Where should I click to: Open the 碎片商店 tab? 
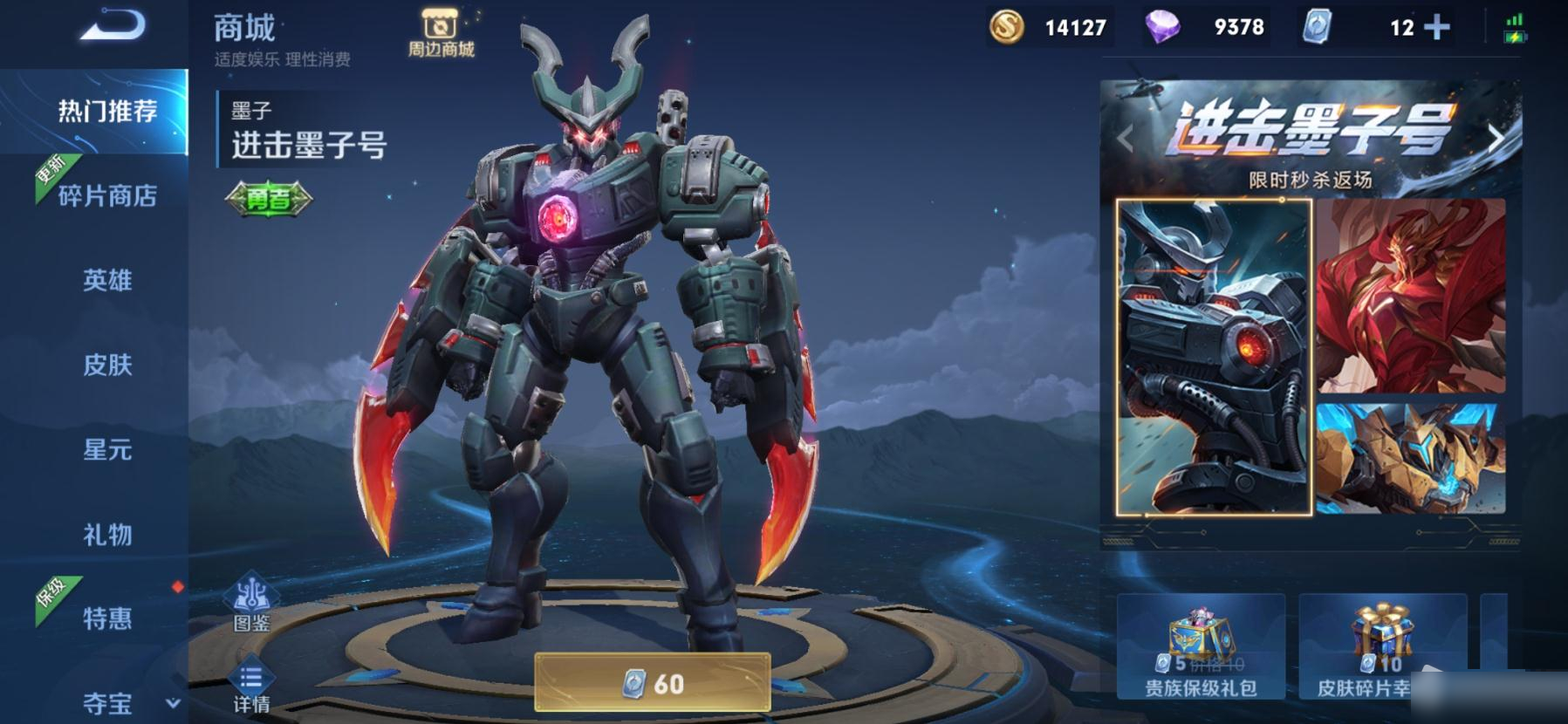pos(106,196)
